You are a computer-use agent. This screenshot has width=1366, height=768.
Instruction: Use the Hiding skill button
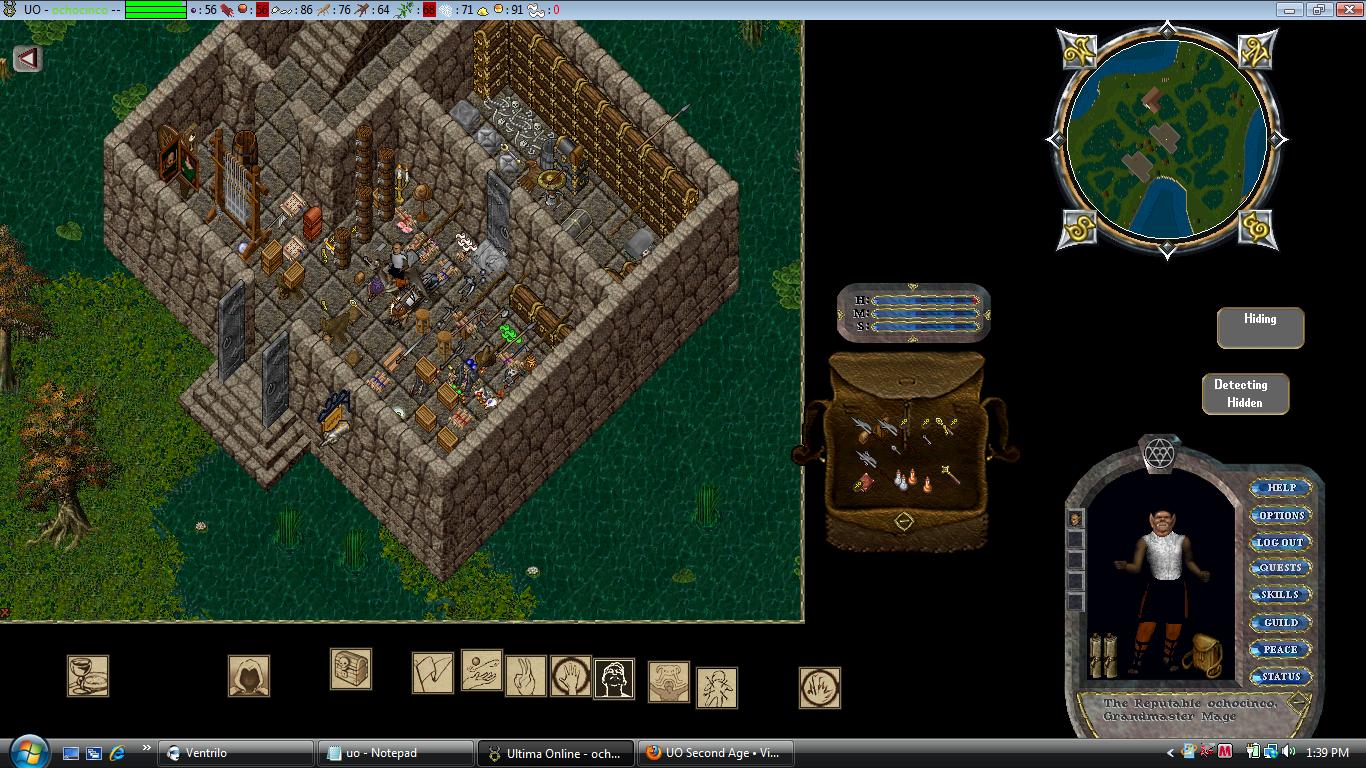point(1260,327)
